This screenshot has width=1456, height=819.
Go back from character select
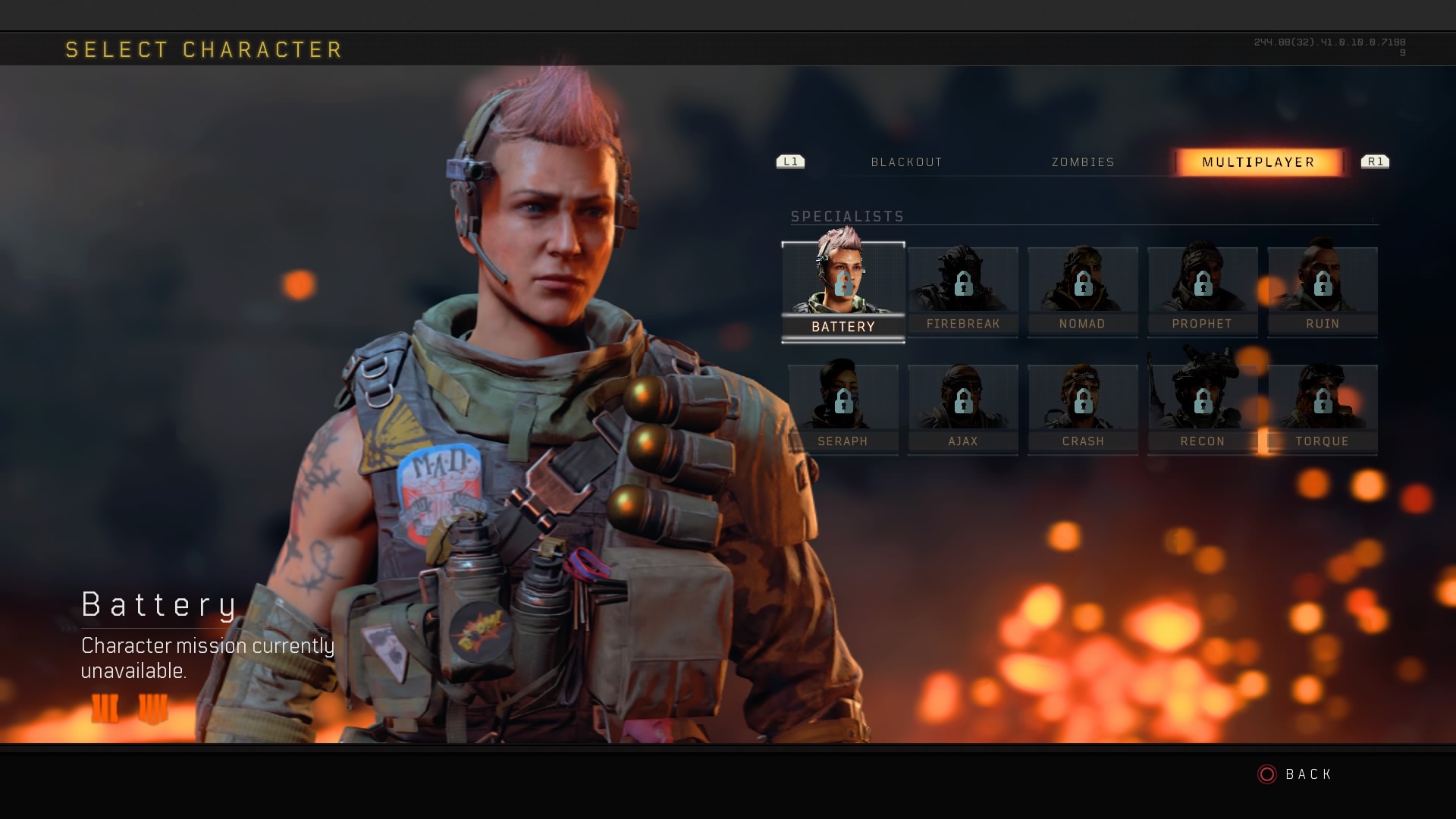pyautogui.click(x=1295, y=774)
